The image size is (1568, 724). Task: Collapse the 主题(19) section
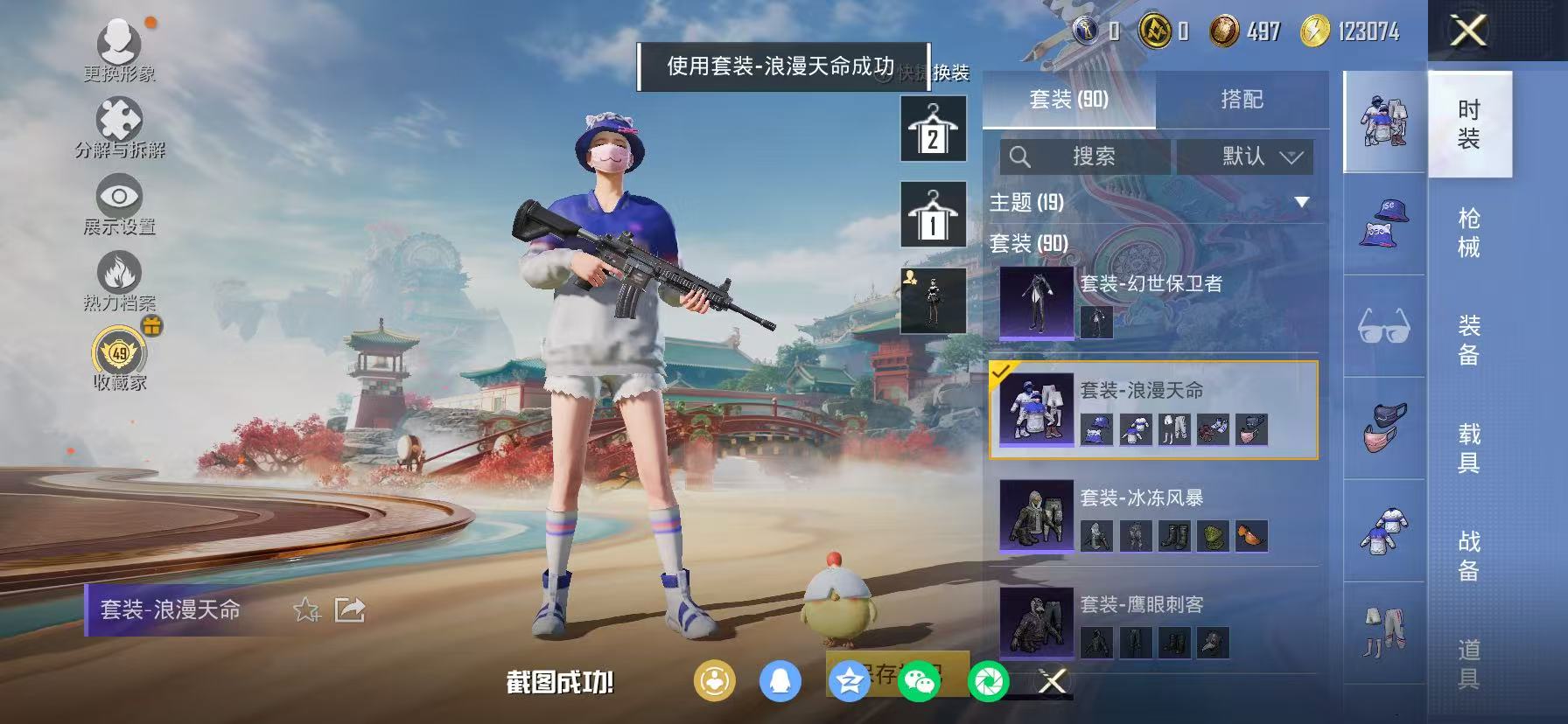[x=1302, y=202]
